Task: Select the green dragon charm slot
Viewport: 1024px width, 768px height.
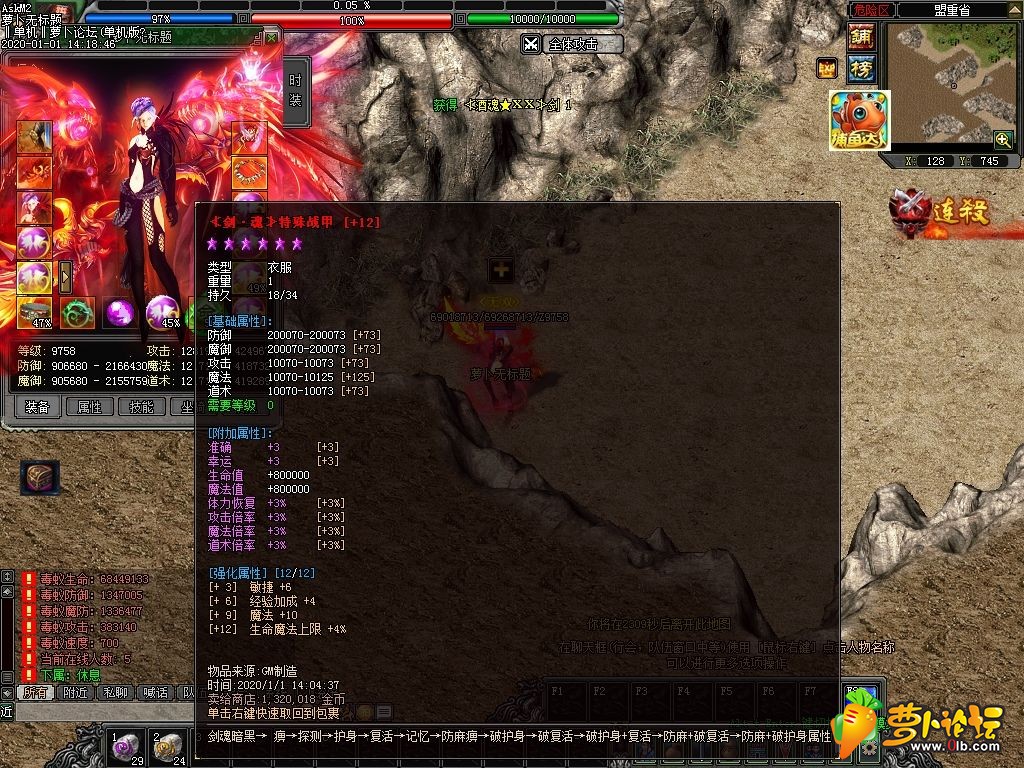Action: click(x=77, y=312)
